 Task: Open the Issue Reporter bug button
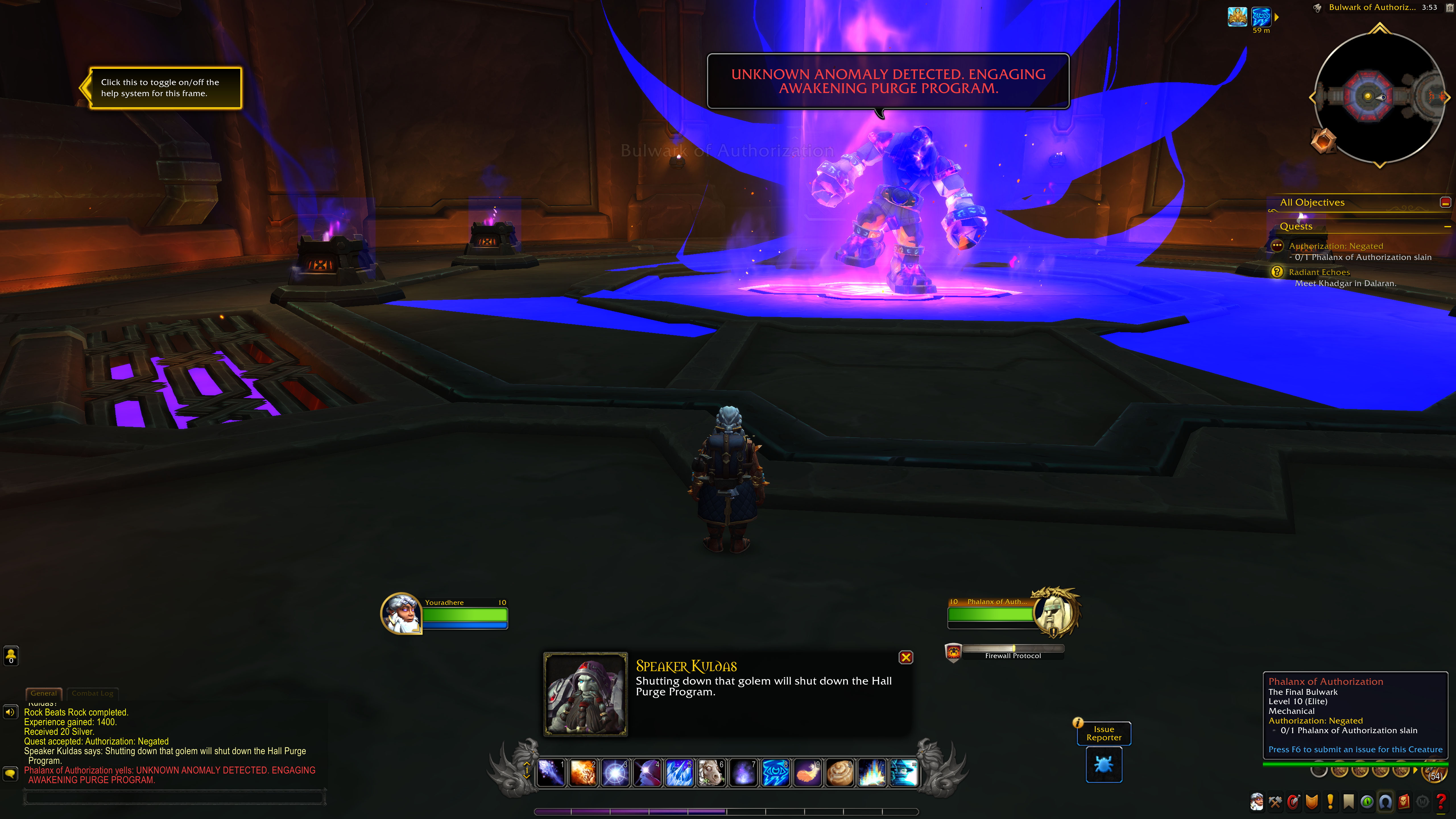1103,765
